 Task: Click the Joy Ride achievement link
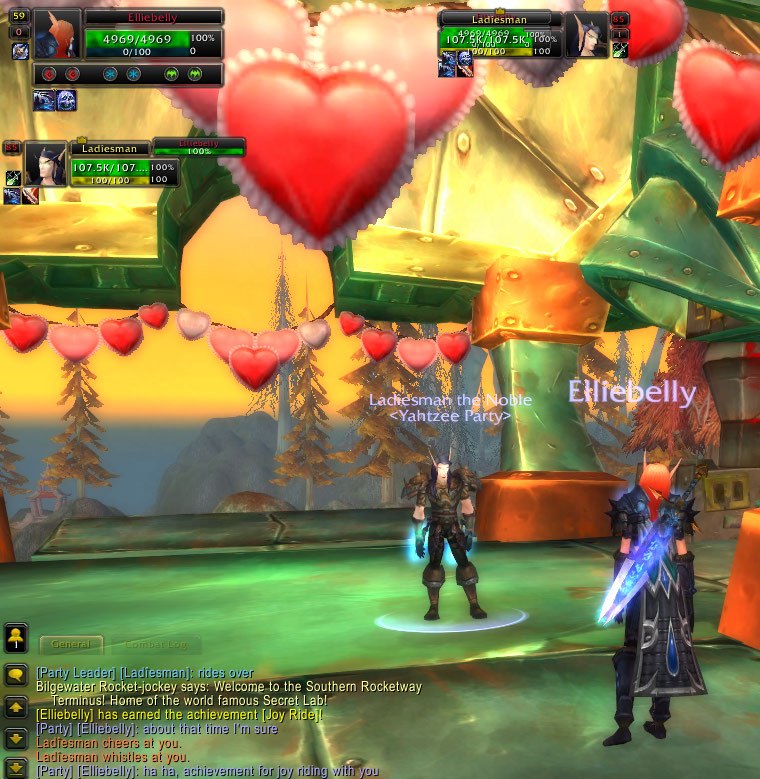coord(289,715)
